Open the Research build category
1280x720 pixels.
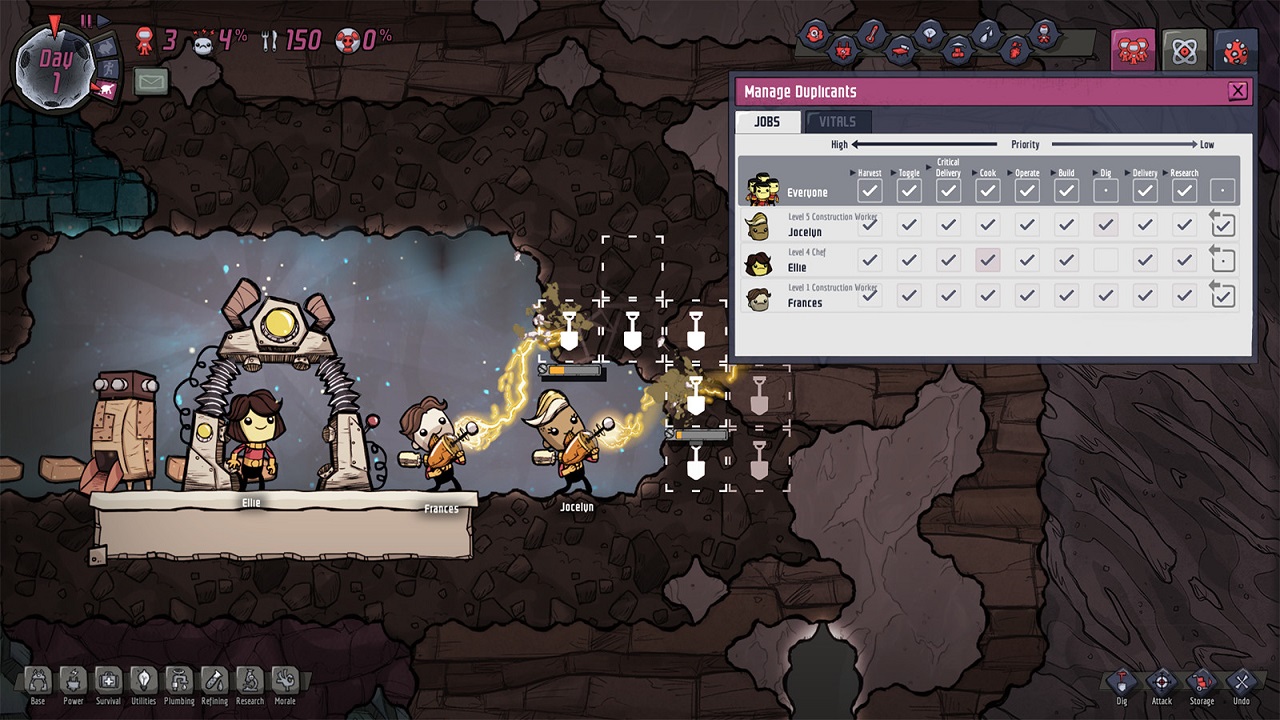250,683
